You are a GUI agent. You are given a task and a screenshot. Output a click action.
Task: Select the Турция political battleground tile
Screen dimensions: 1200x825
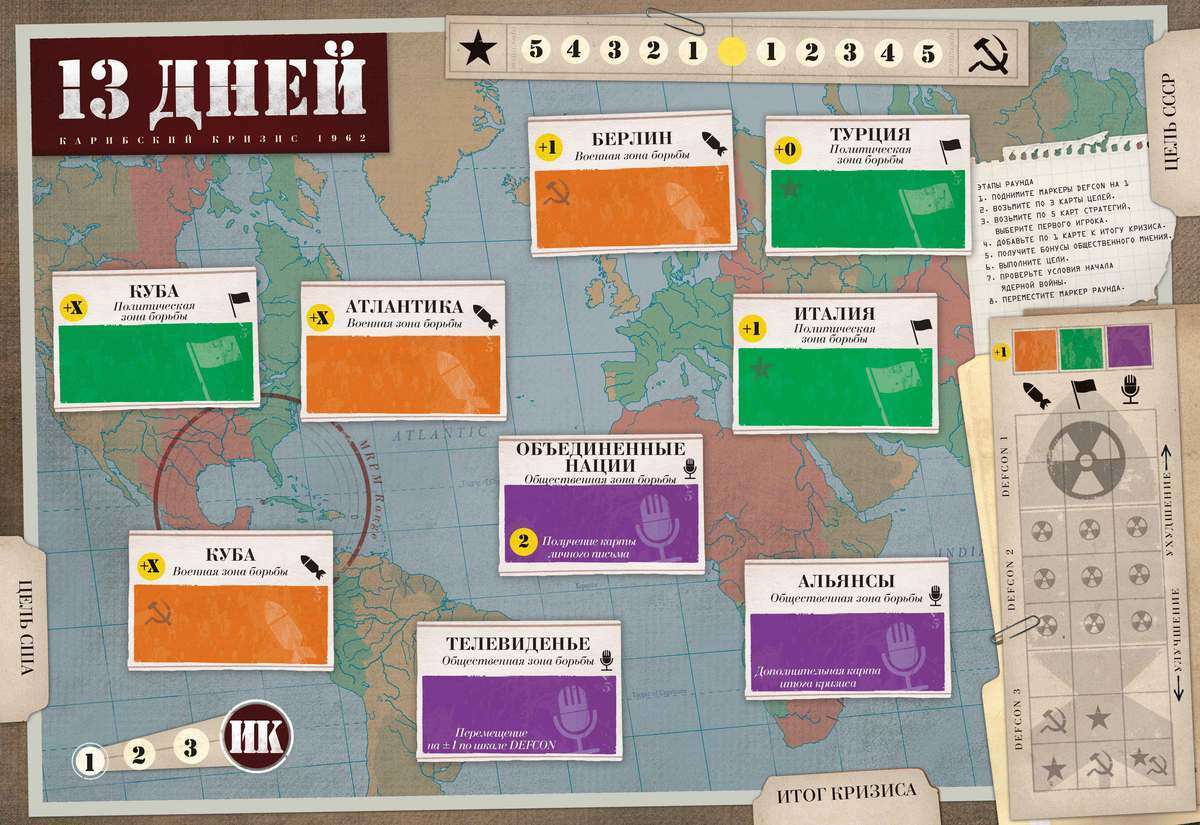click(868, 186)
